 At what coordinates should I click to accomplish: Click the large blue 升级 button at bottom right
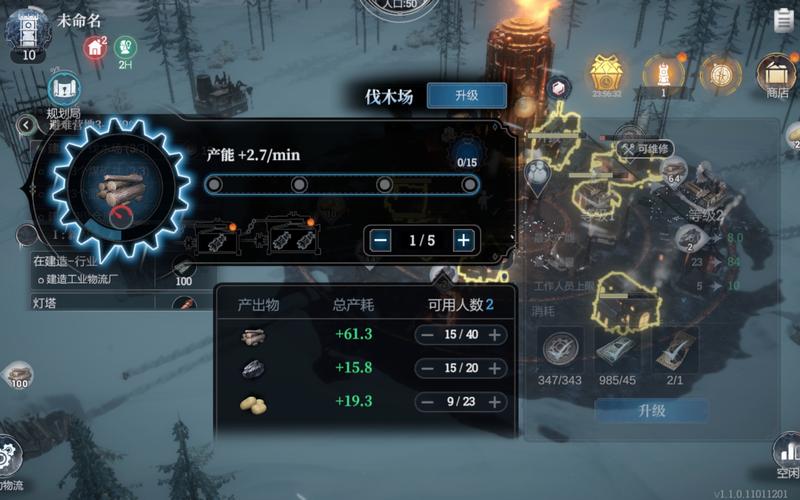coord(651,411)
